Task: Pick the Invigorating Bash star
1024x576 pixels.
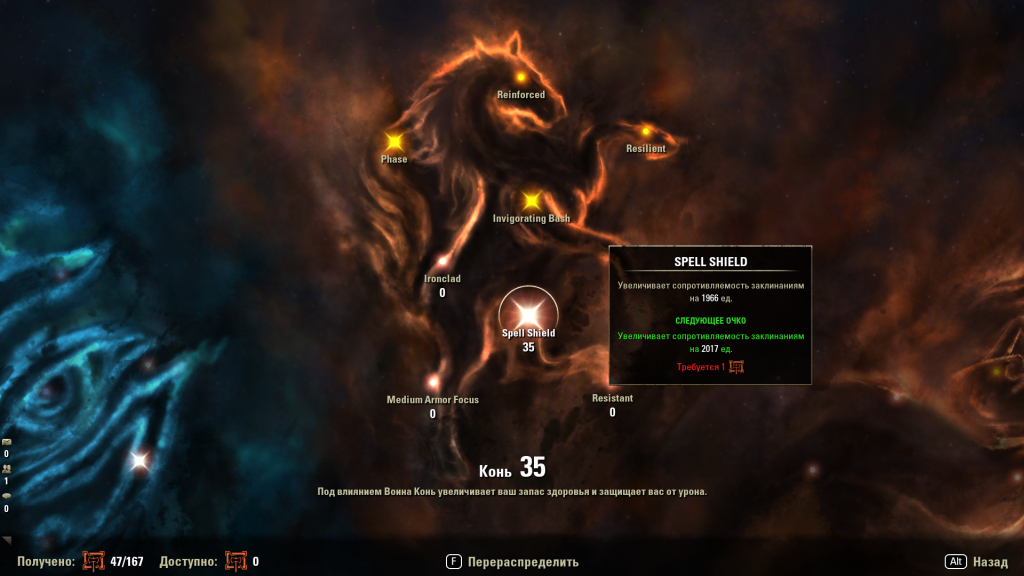Action: coord(532,200)
